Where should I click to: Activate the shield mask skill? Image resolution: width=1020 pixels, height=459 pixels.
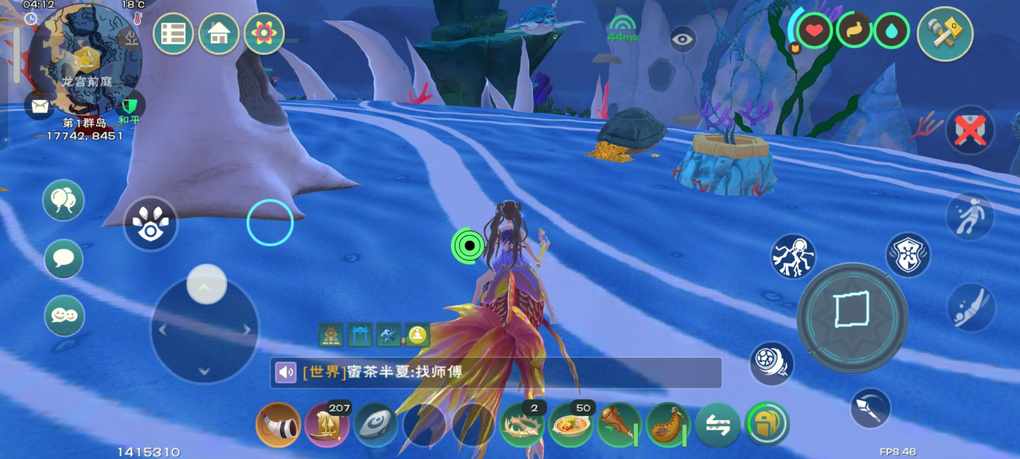pos(907,254)
